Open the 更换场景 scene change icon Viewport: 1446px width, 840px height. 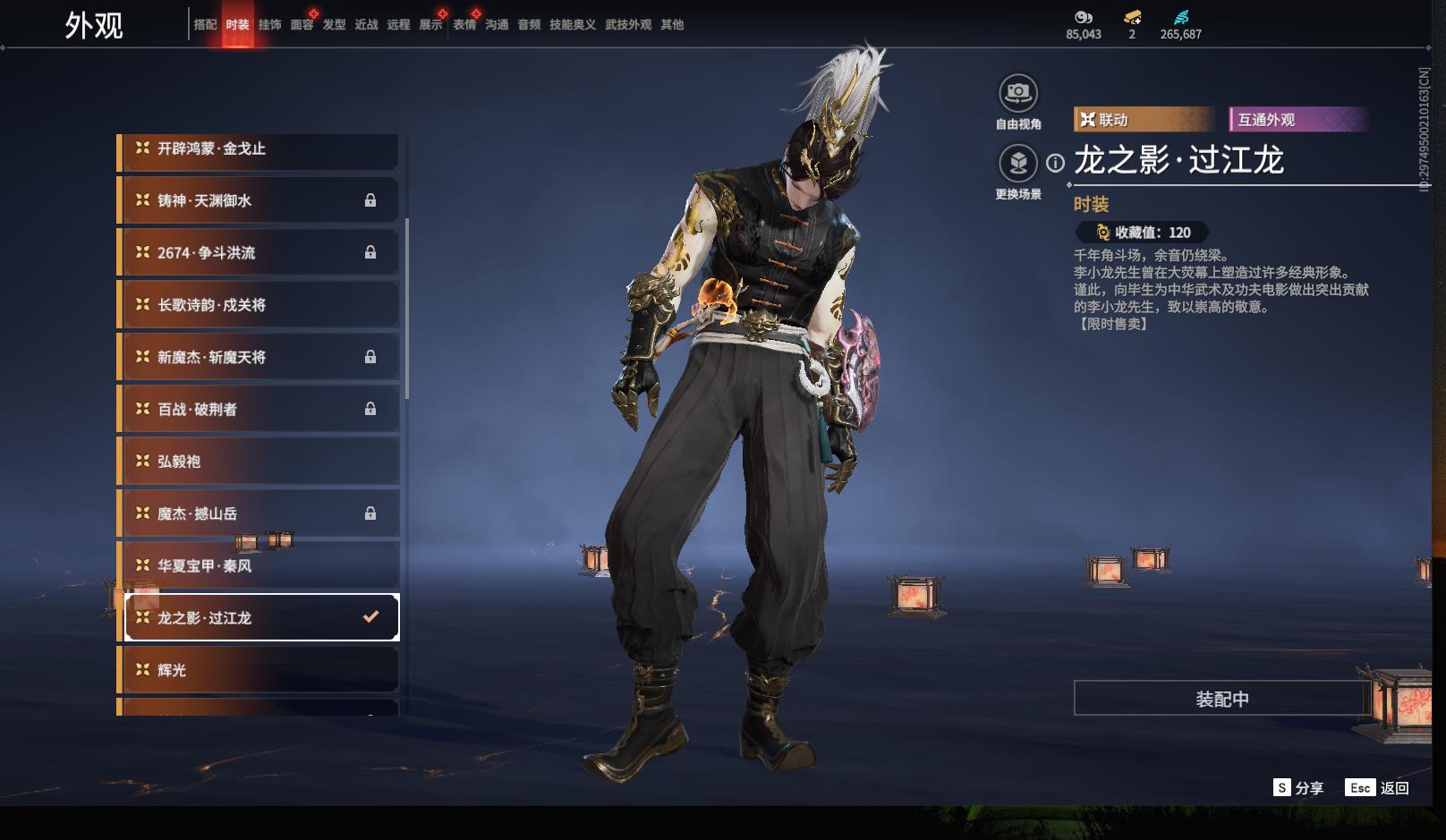tap(1017, 164)
